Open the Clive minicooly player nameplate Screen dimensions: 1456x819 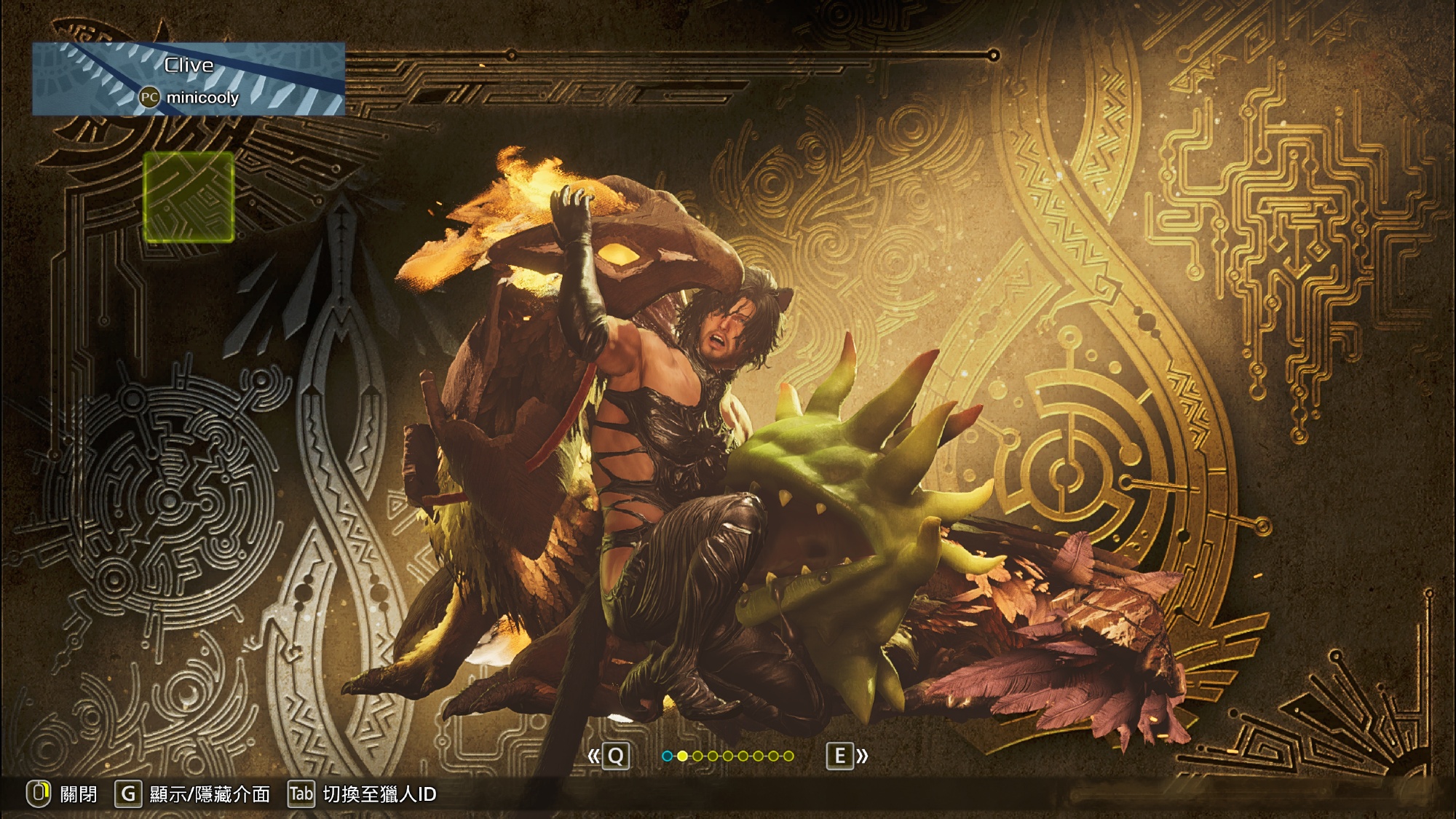(189, 79)
